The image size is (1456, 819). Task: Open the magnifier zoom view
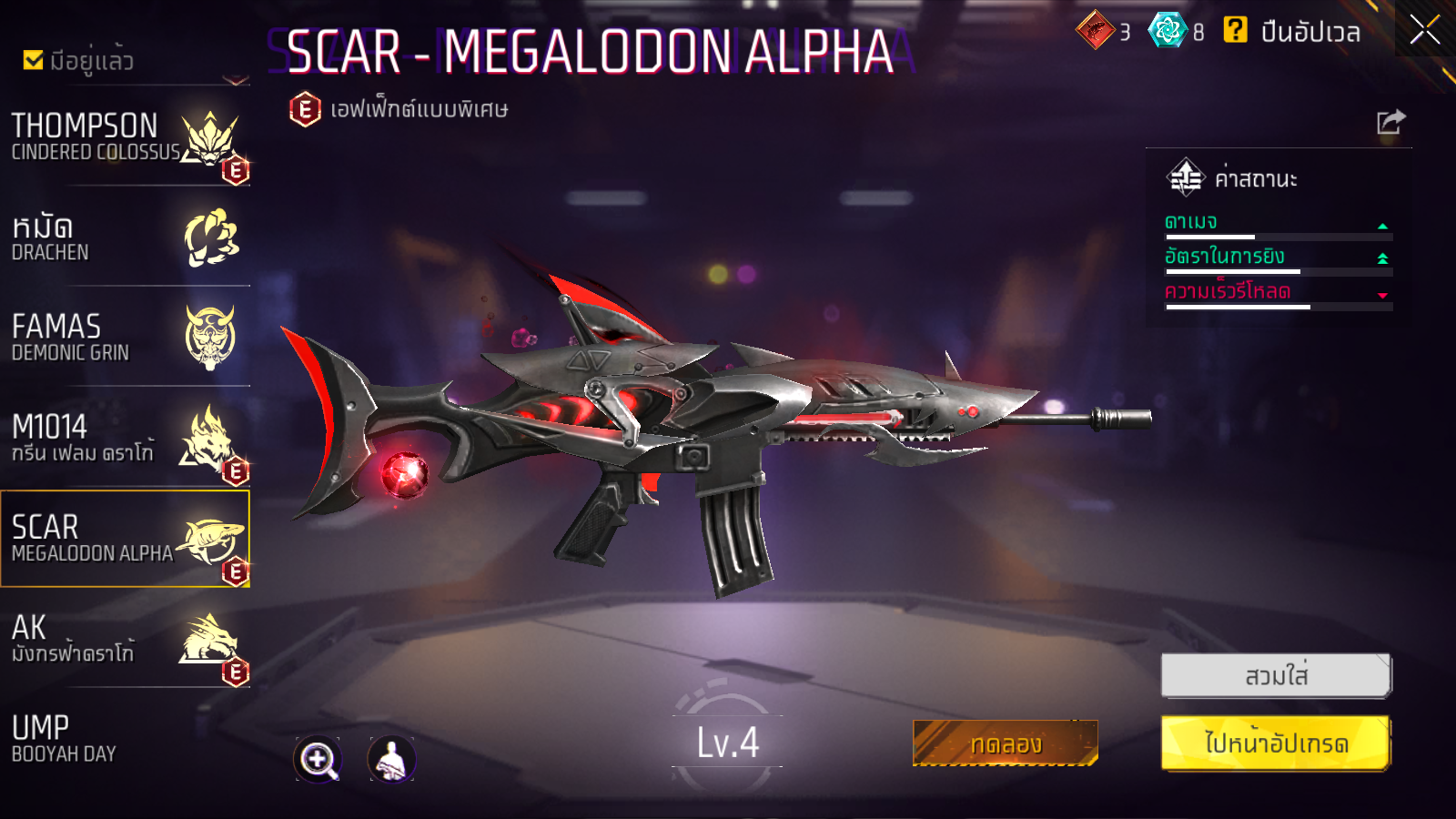(318, 759)
